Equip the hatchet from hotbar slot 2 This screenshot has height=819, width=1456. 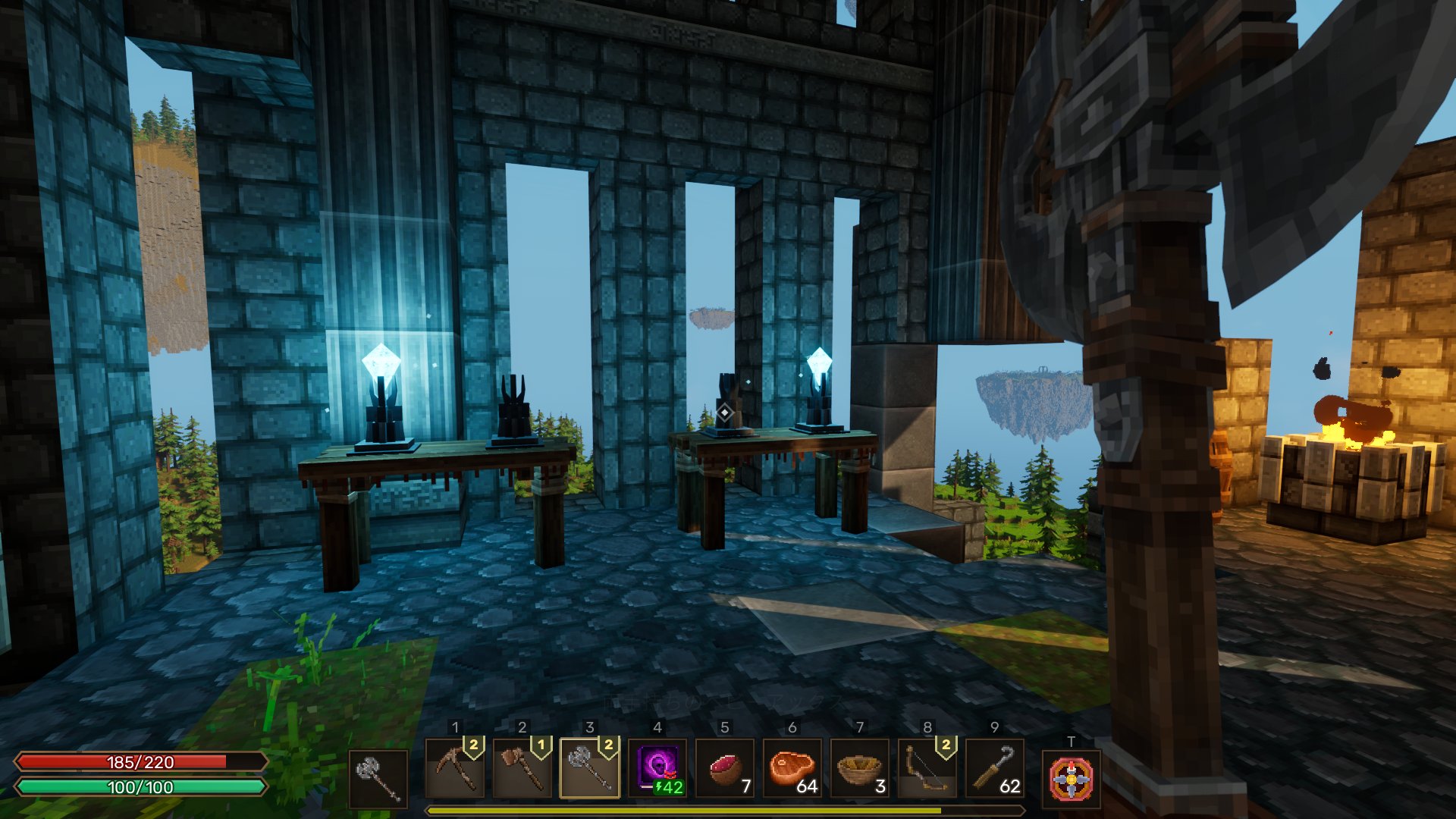[x=522, y=769]
